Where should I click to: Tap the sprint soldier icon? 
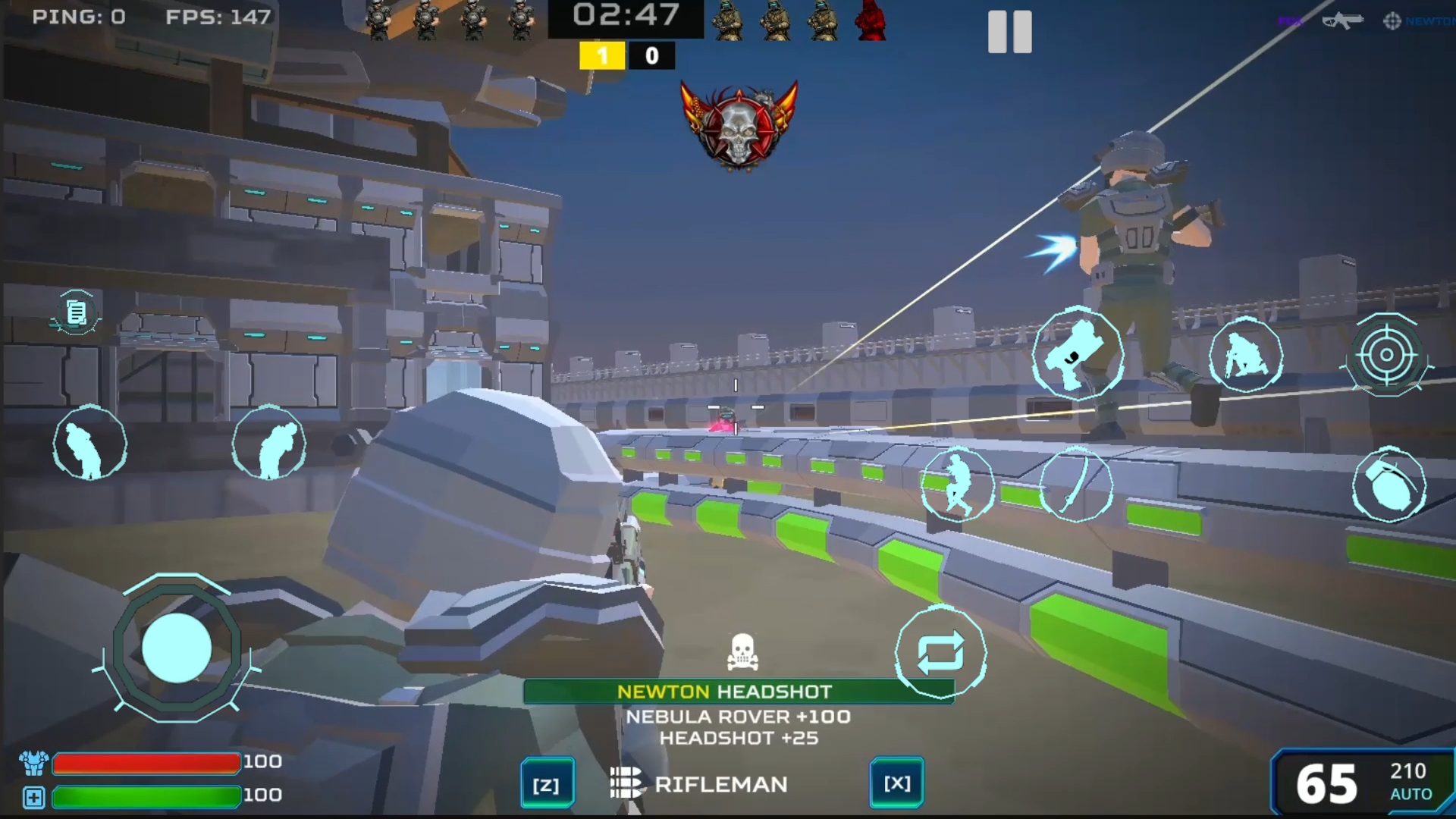959,484
